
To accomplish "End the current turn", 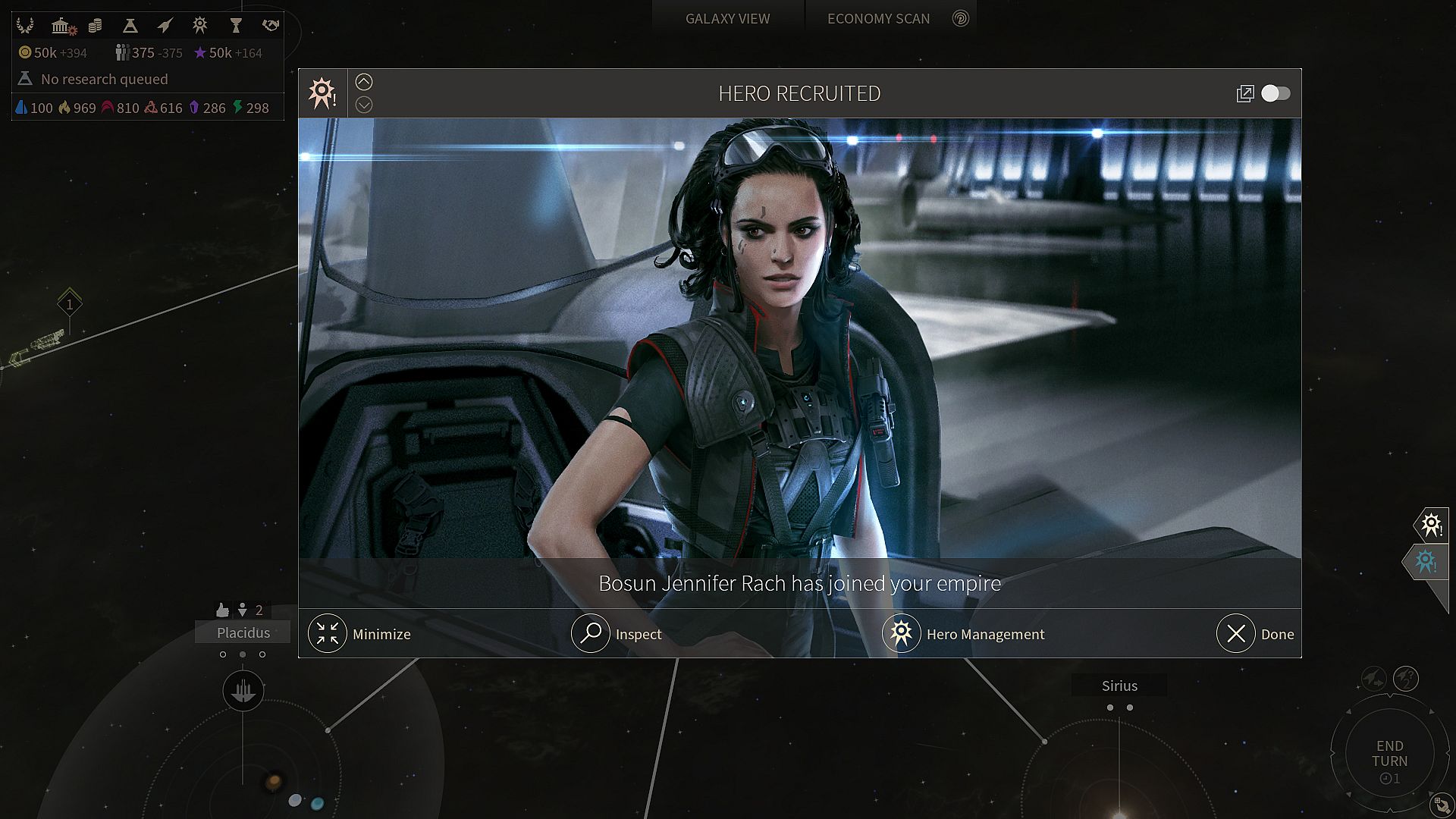I will pos(1389,754).
